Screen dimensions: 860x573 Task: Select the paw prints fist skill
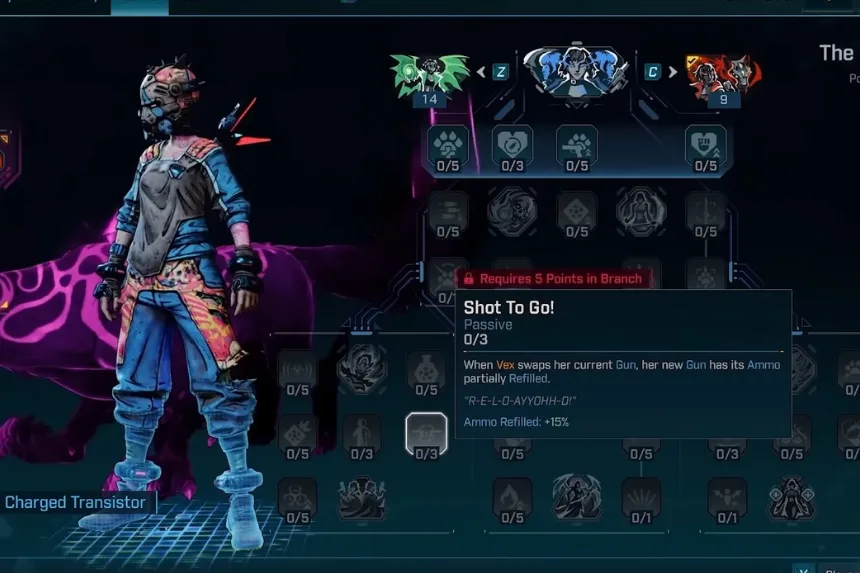click(x=447, y=145)
